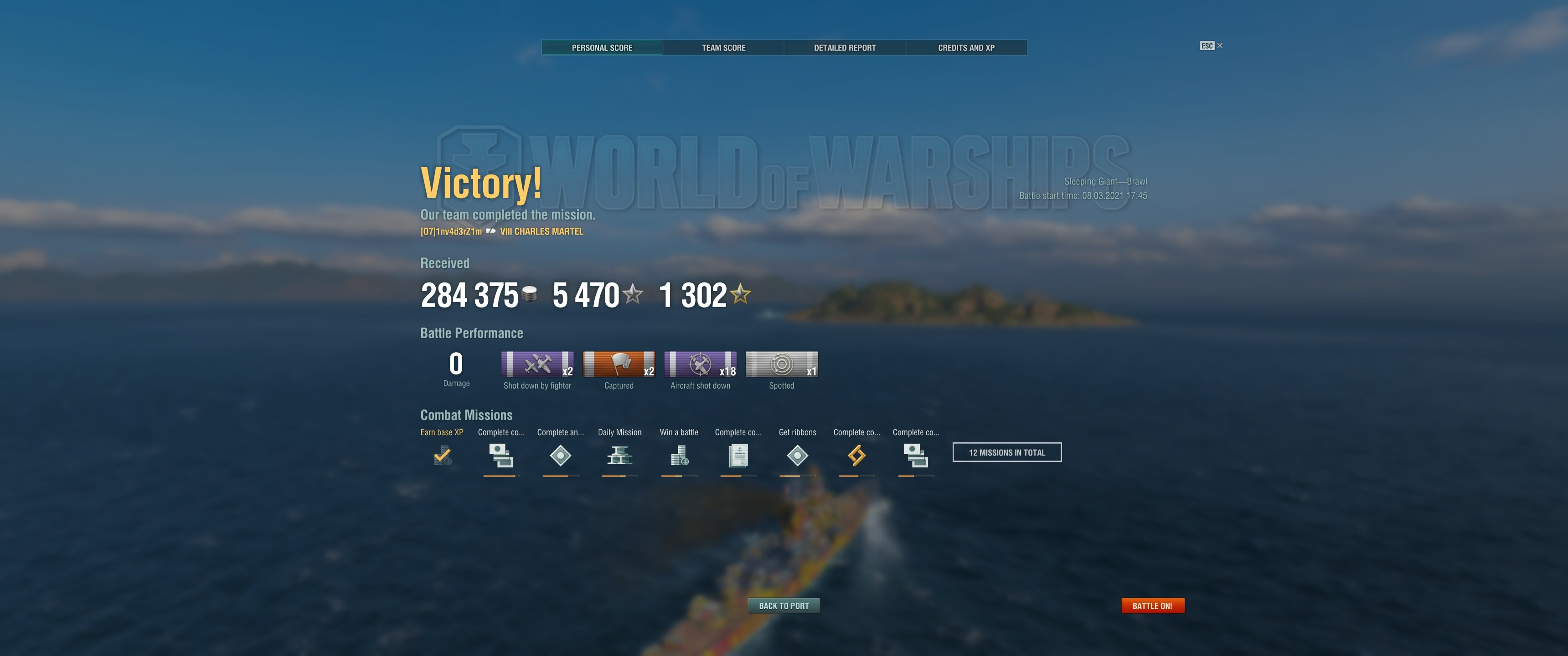The image size is (1568, 656).
Task: Select the Earn base XP mission icon
Action: (443, 455)
